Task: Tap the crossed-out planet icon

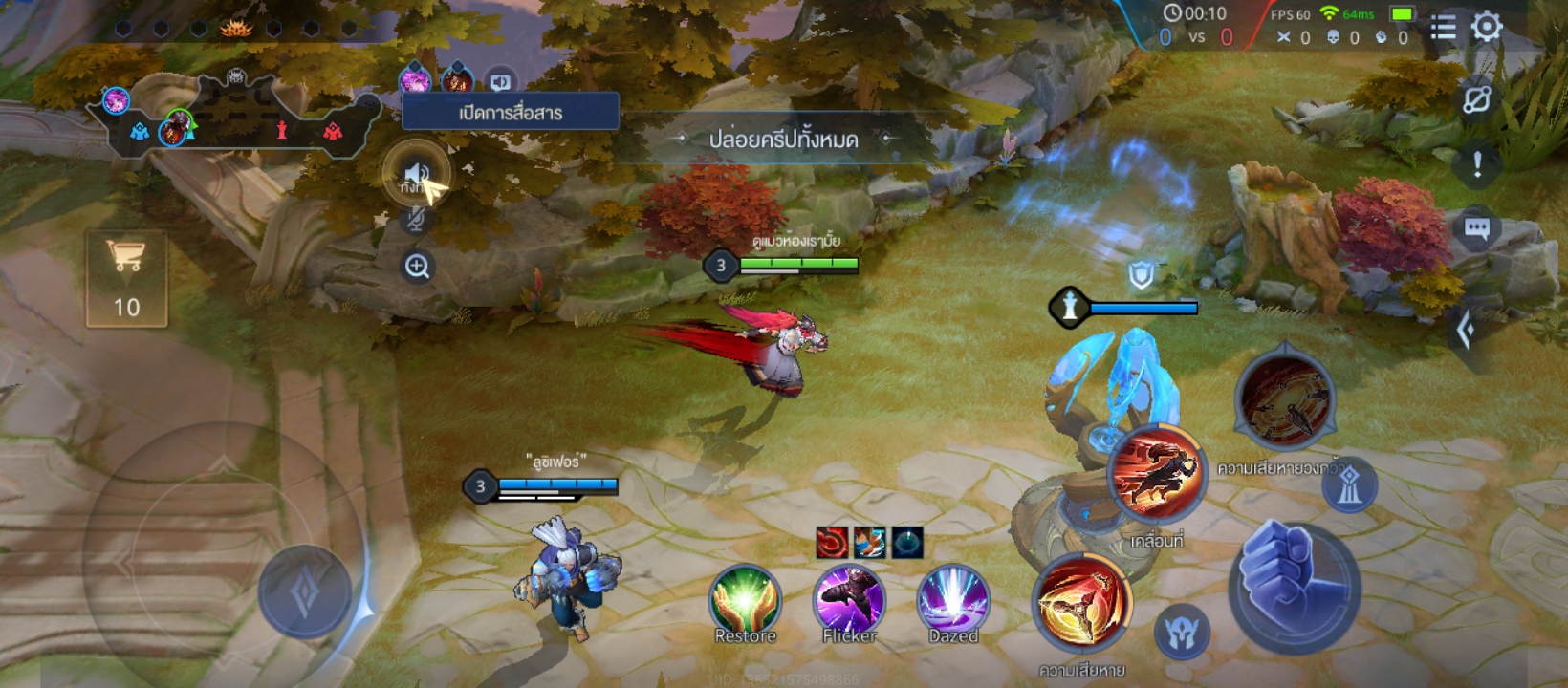Action: click(x=1477, y=99)
